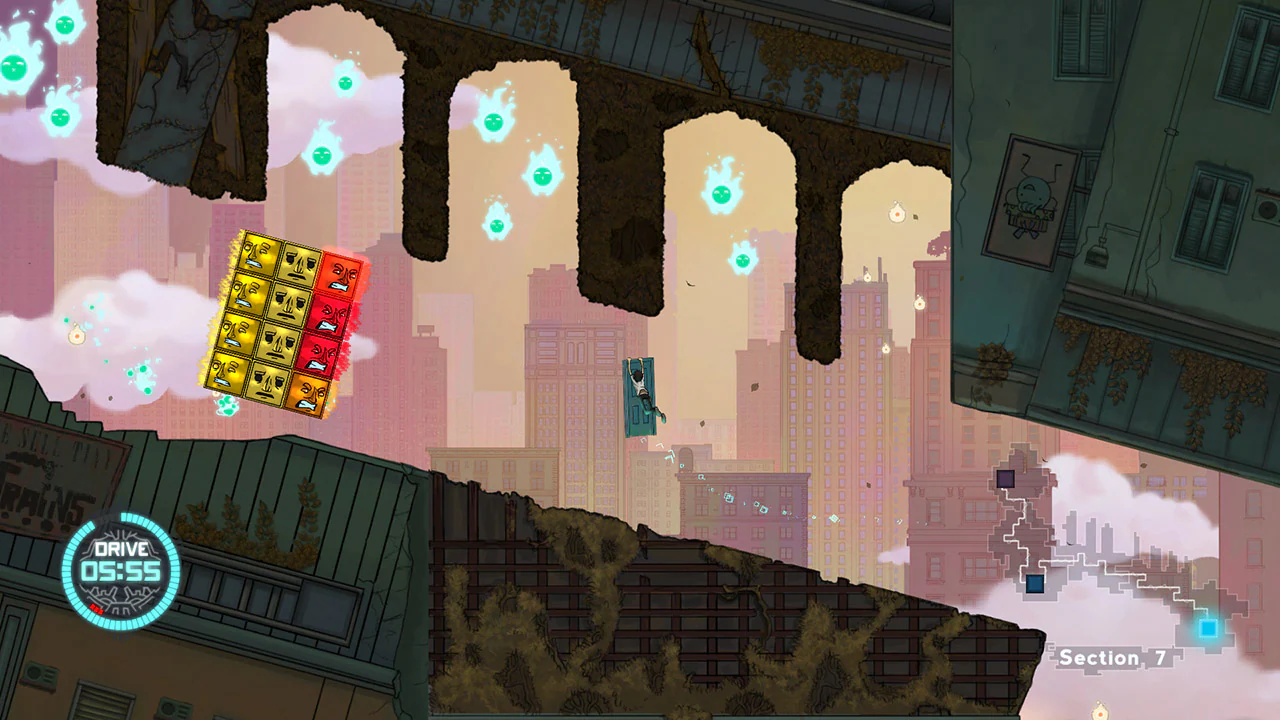1280x720 pixels.
Task: Select the glowing cyan square on the minimap
Action: click(x=1208, y=628)
